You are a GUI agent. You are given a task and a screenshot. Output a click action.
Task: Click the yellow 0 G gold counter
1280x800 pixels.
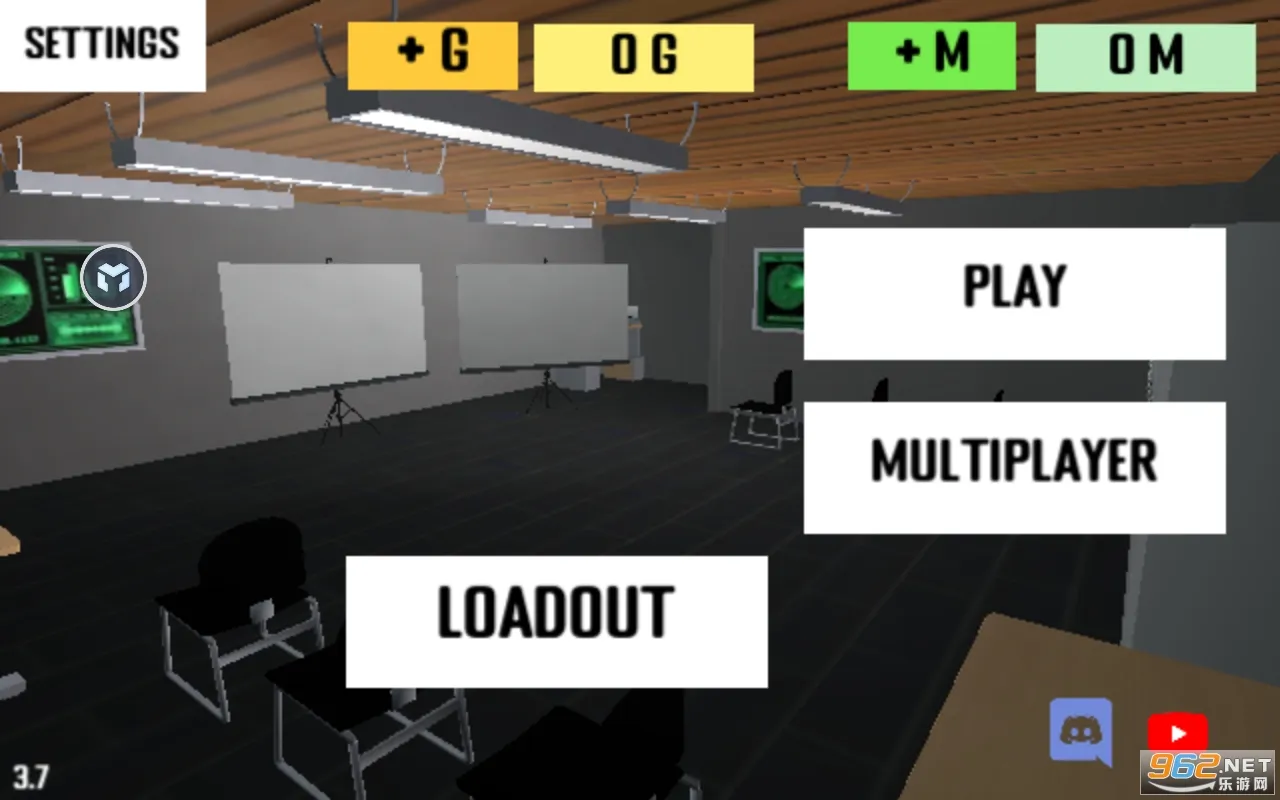point(643,57)
